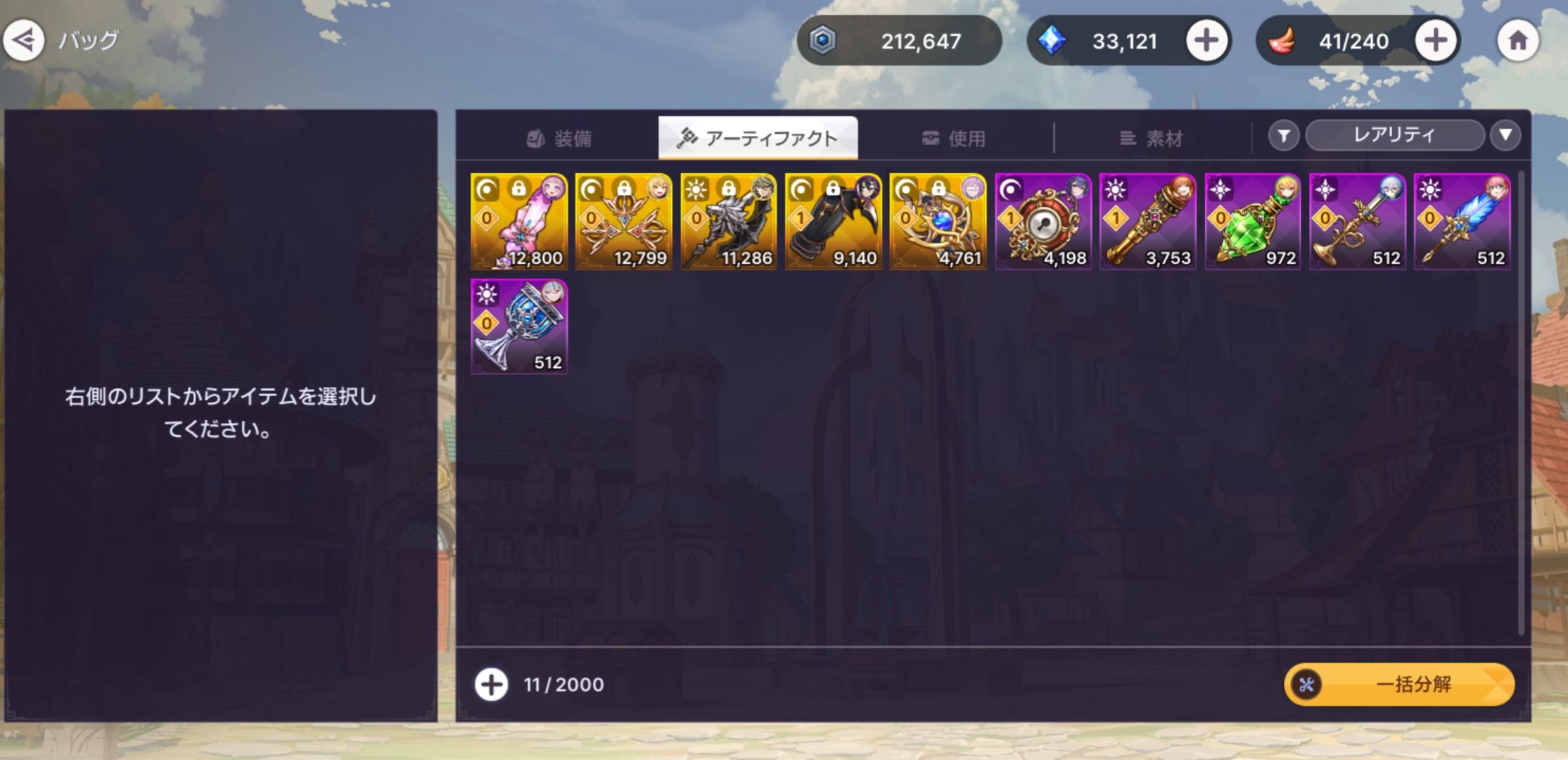Open the filter funnel options

coord(1284,135)
